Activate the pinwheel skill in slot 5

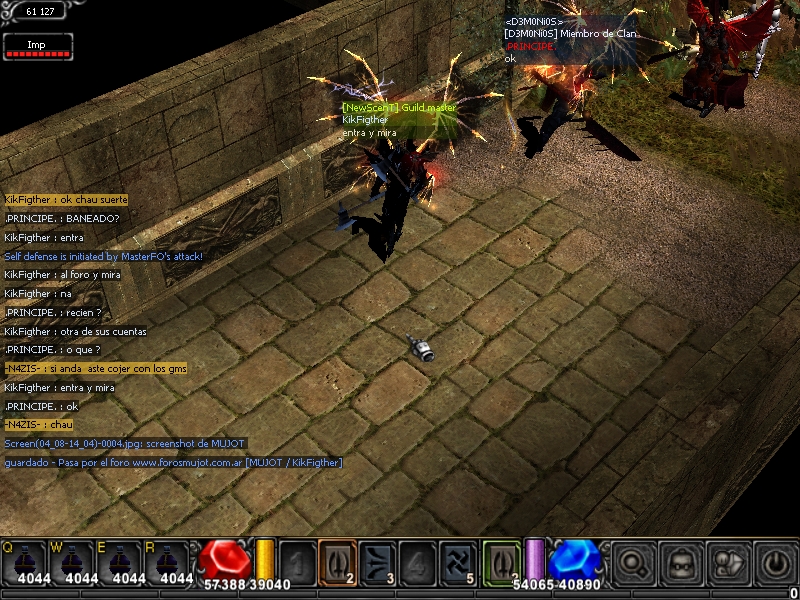coord(457,561)
